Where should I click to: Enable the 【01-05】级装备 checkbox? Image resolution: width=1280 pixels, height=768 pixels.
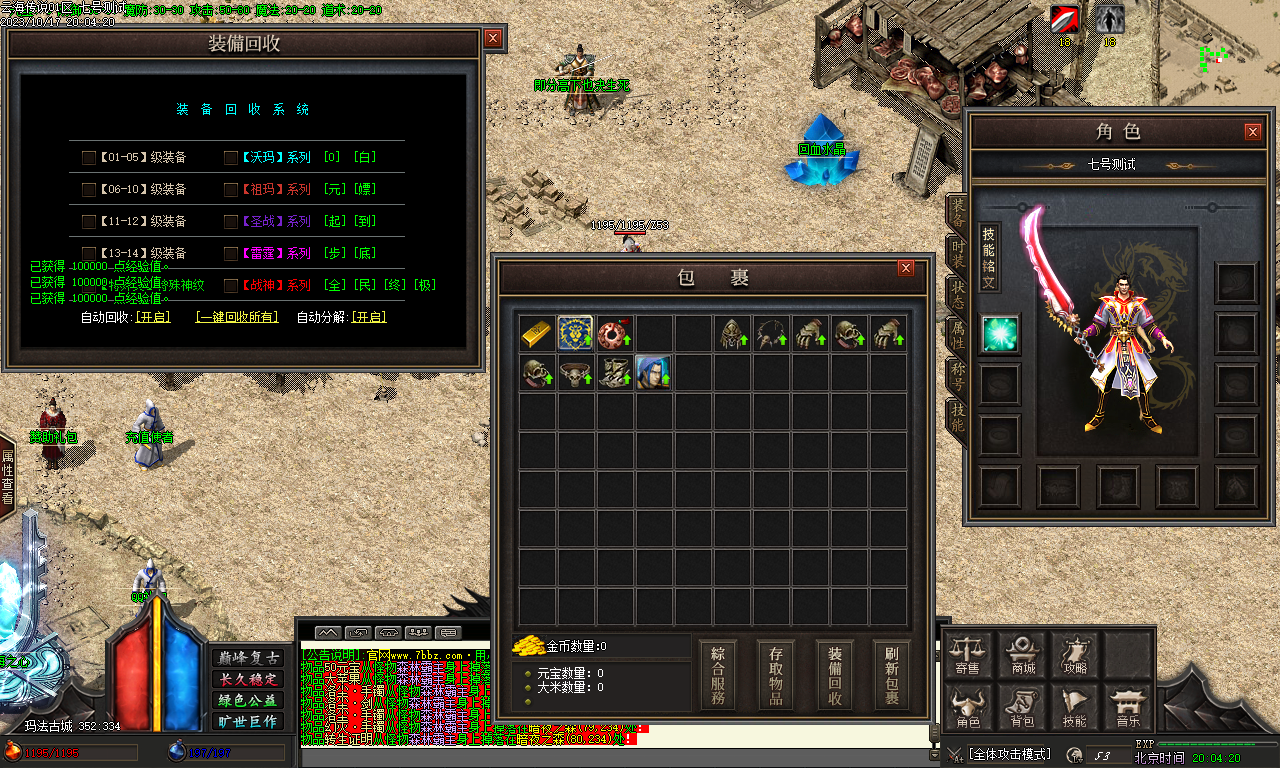pos(88,157)
